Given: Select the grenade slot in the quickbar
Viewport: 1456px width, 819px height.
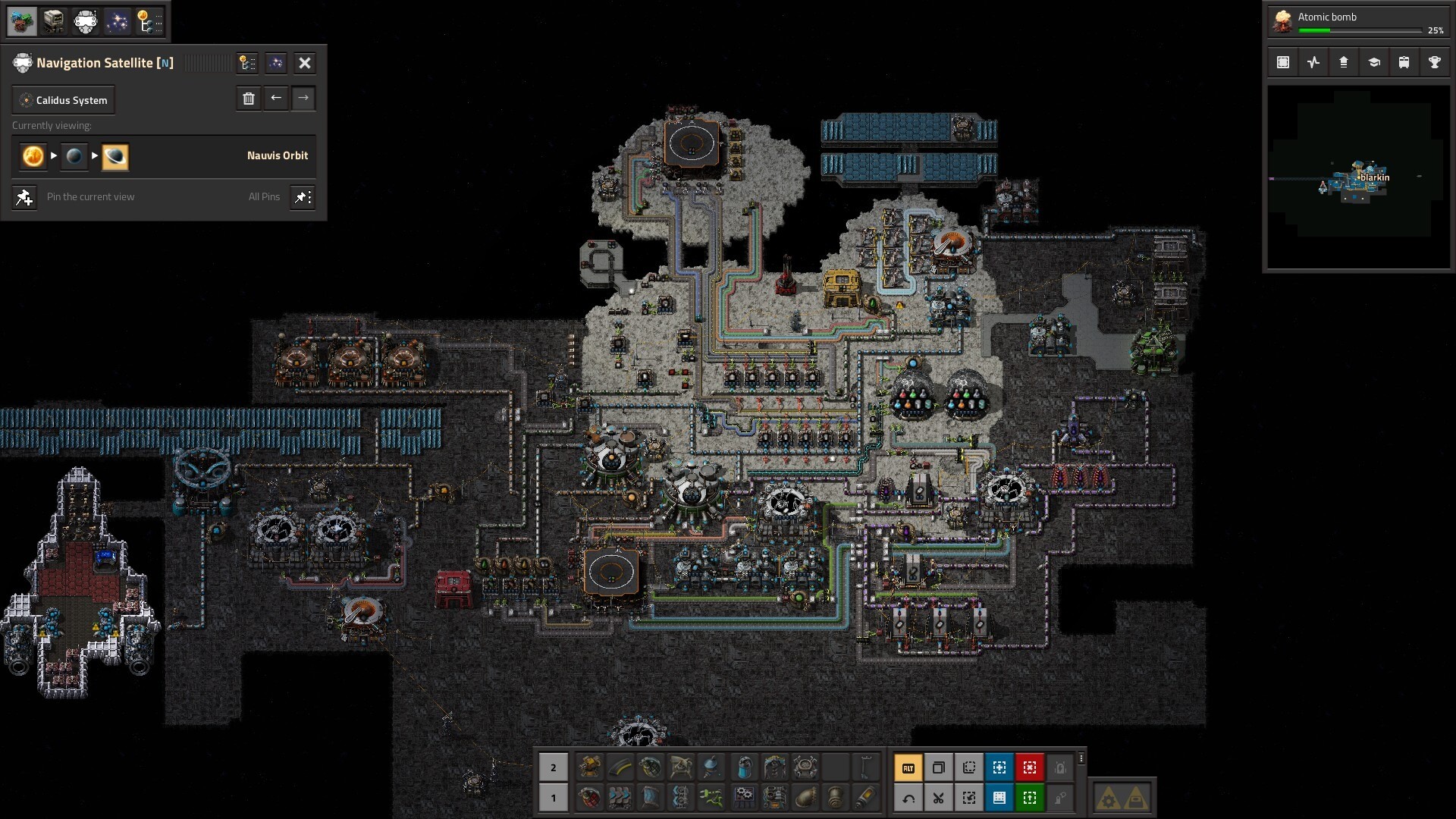Looking at the screenshot, I should tap(651, 768).
